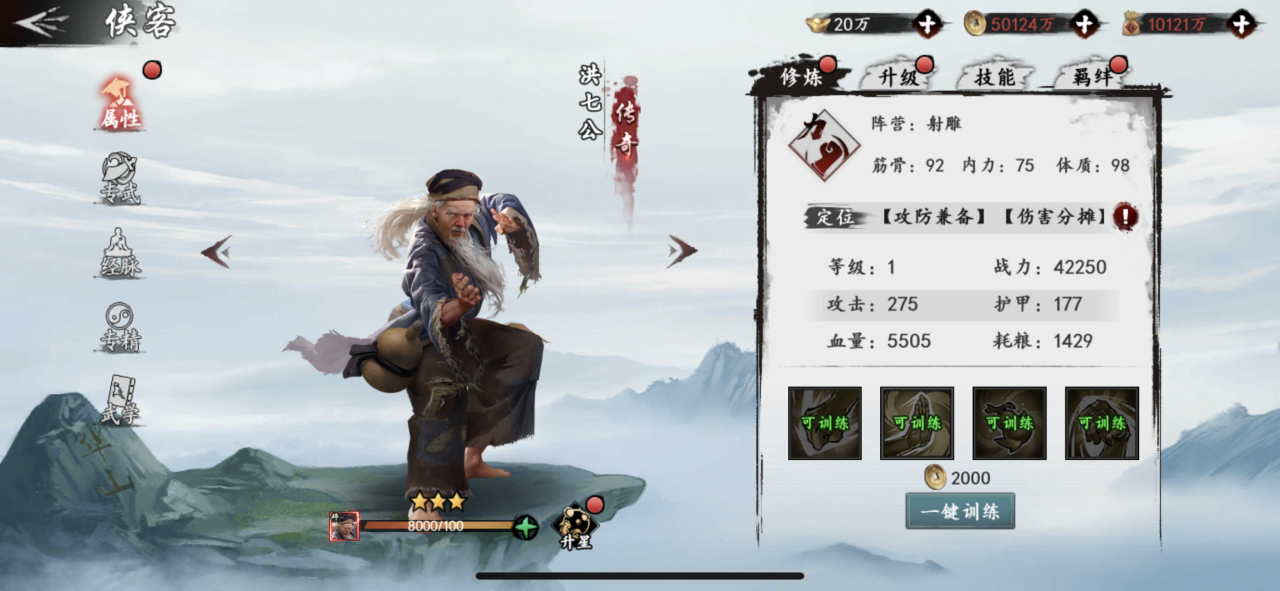
Task: Switch to the 技能 skills tab
Action: [994, 78]
